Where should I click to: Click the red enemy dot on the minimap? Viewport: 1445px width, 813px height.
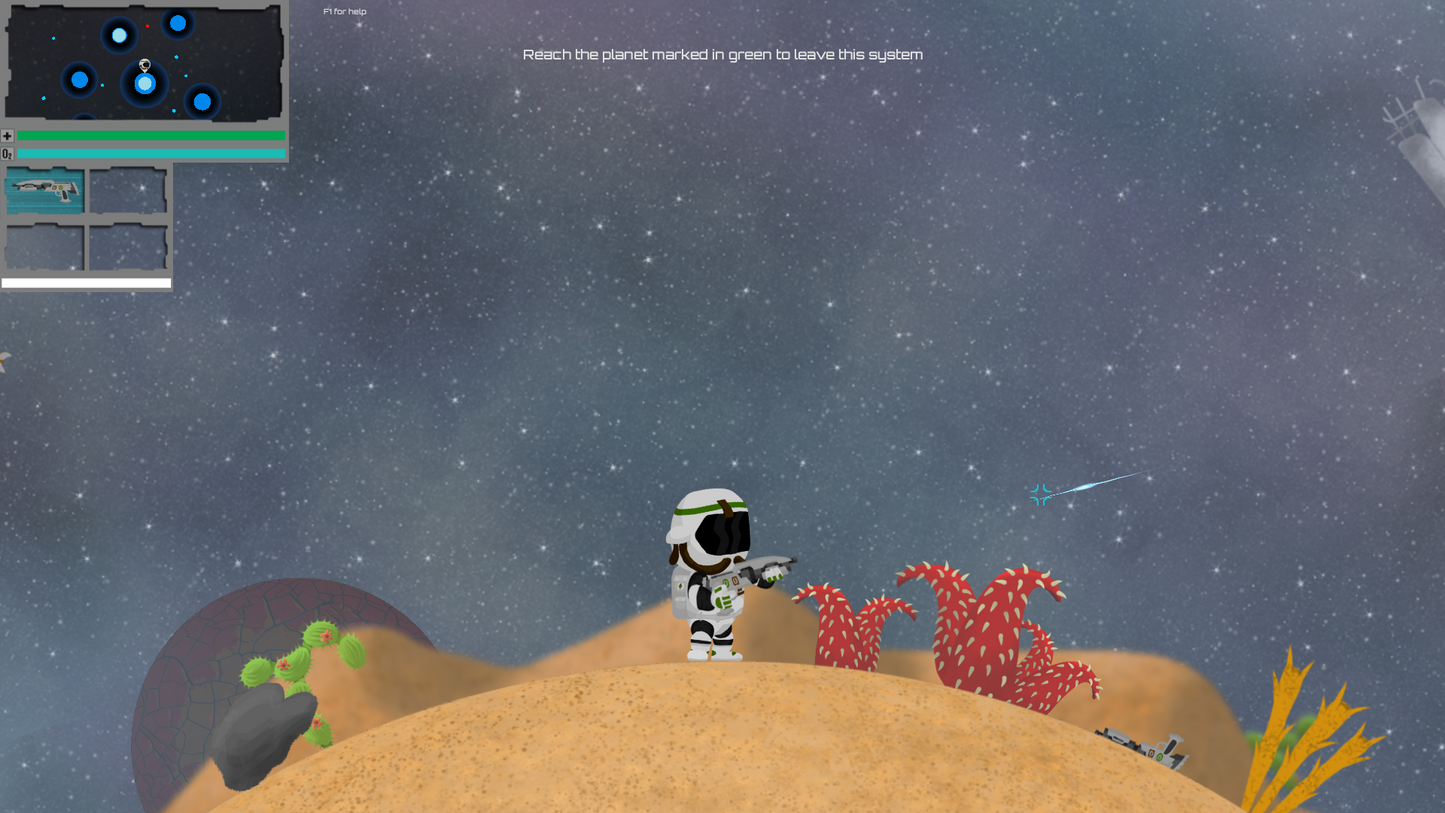pyautogui.click(x=148, y=26)
